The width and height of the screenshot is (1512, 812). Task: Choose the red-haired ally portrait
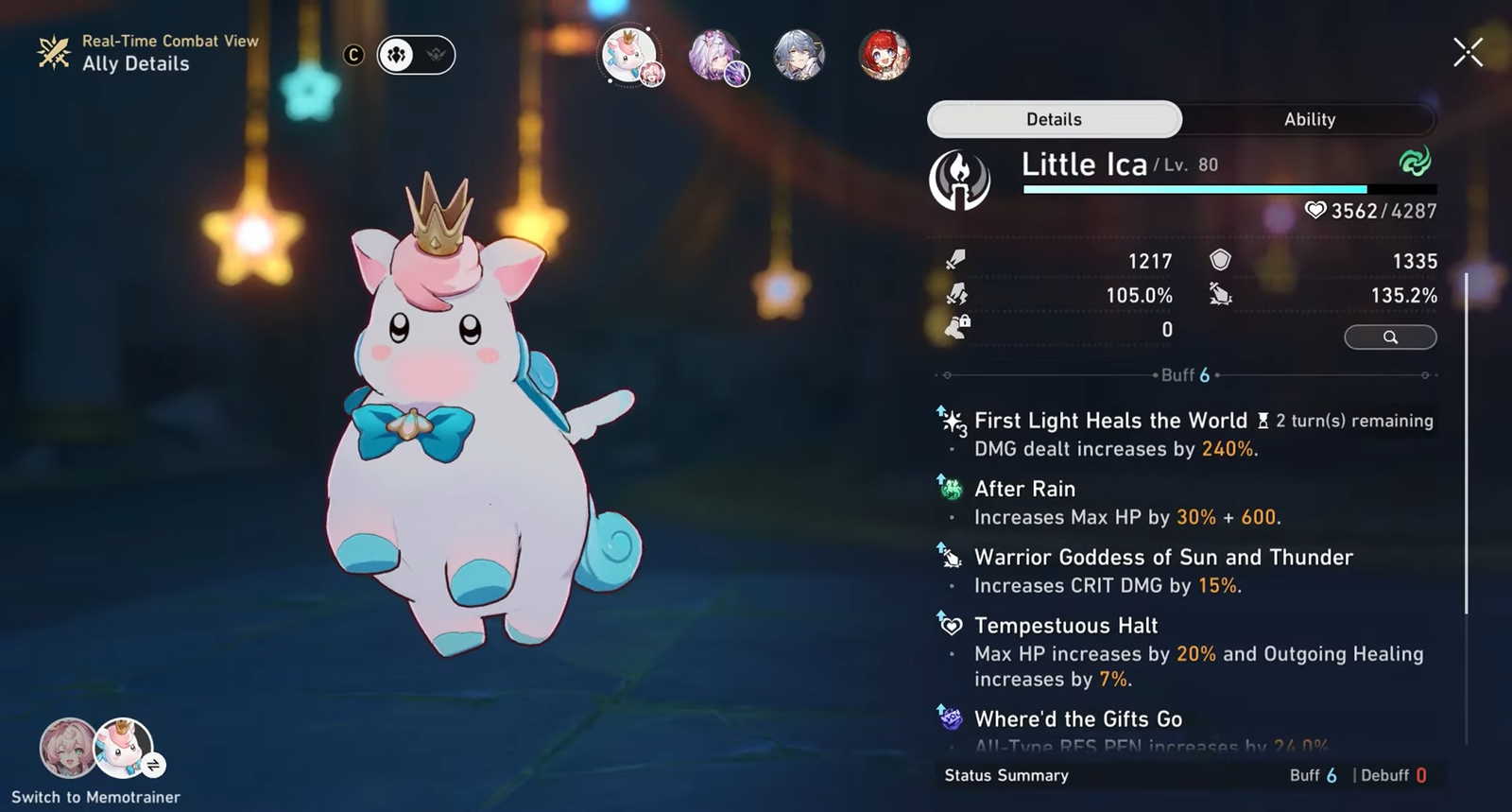click(884, 55)
